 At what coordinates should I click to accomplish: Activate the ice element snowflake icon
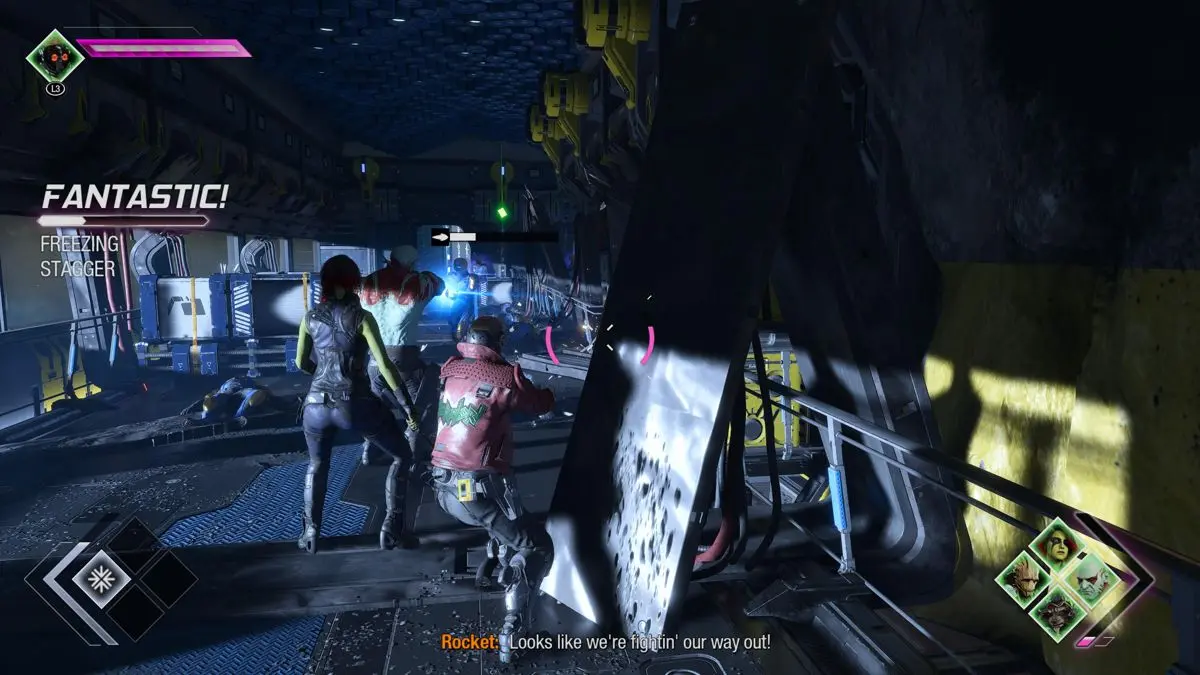click(x=100, y=578)
